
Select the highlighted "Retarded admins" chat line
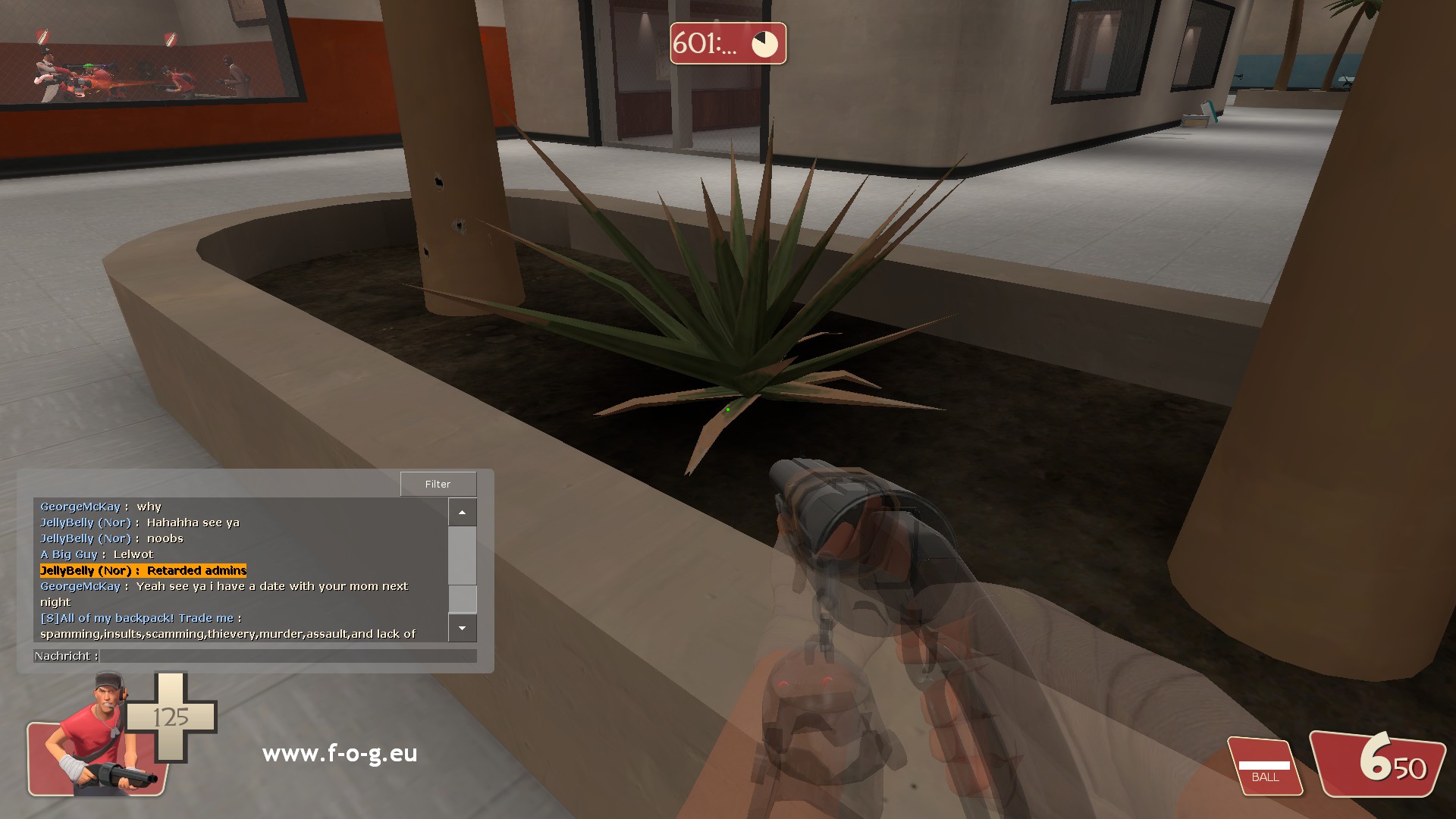(143, 570)
